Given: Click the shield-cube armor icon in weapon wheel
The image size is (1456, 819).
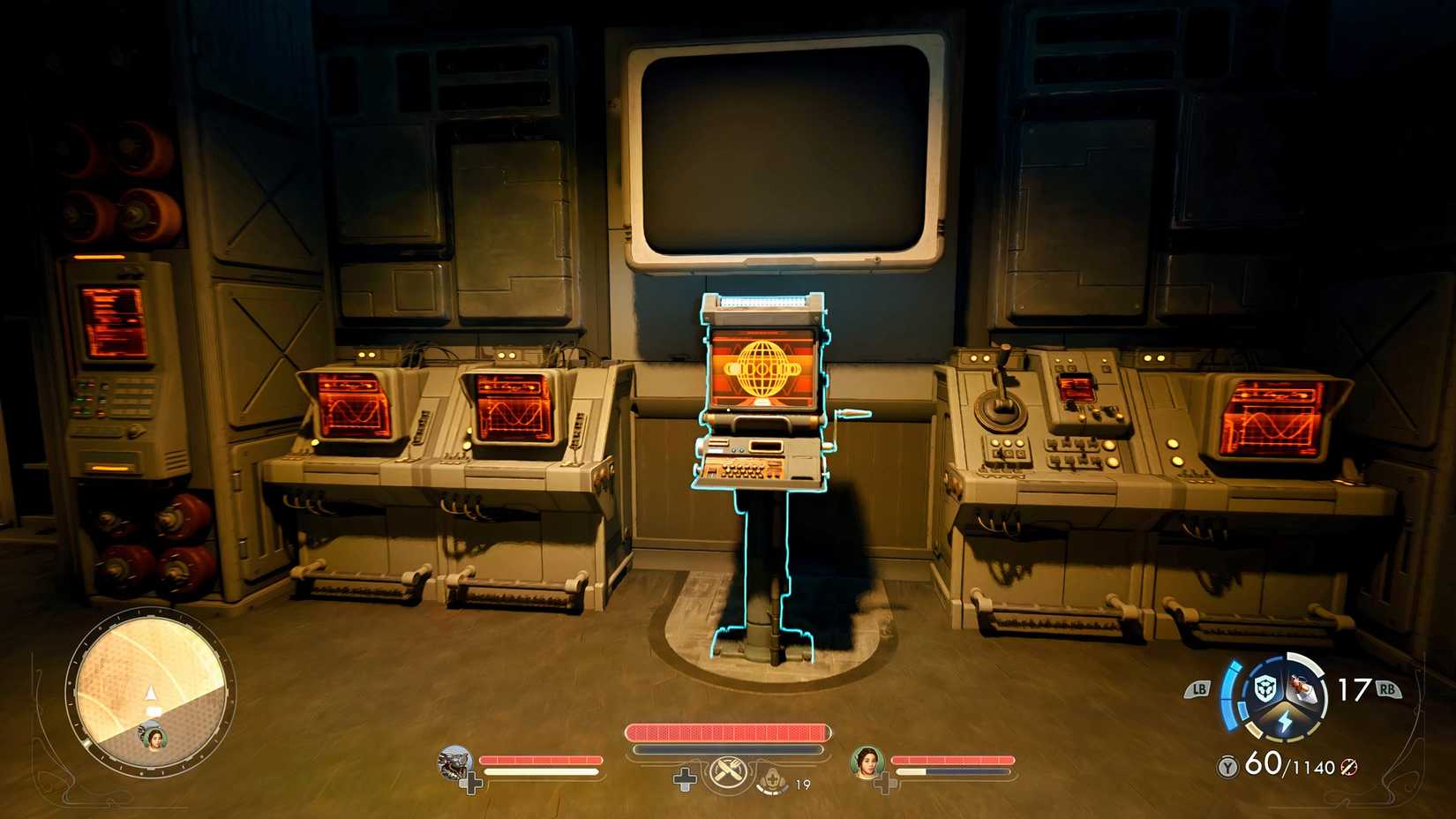Looking at the screenshot, I should coord(1264,688).
